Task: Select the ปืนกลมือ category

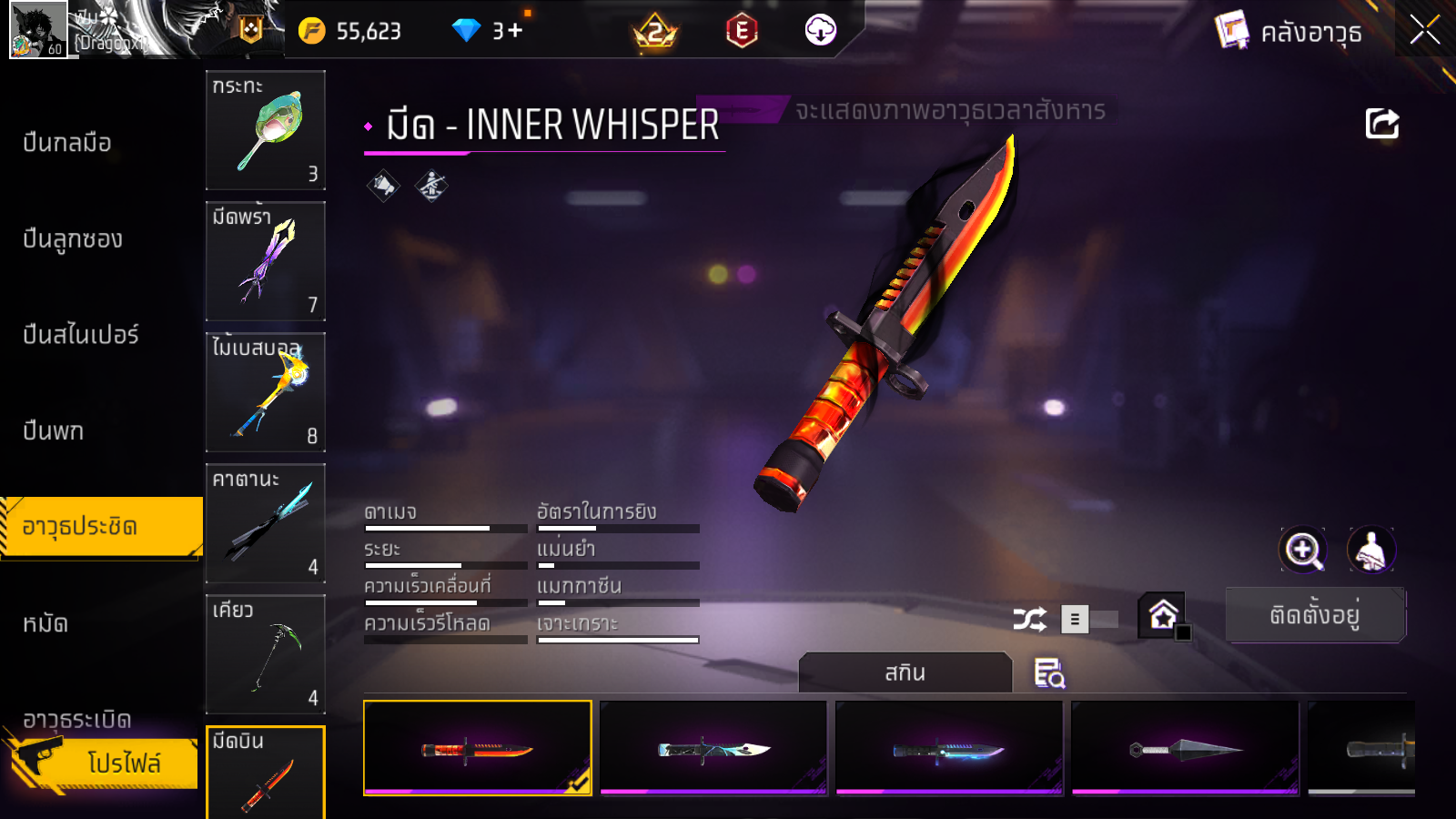Action: [67, 143]
